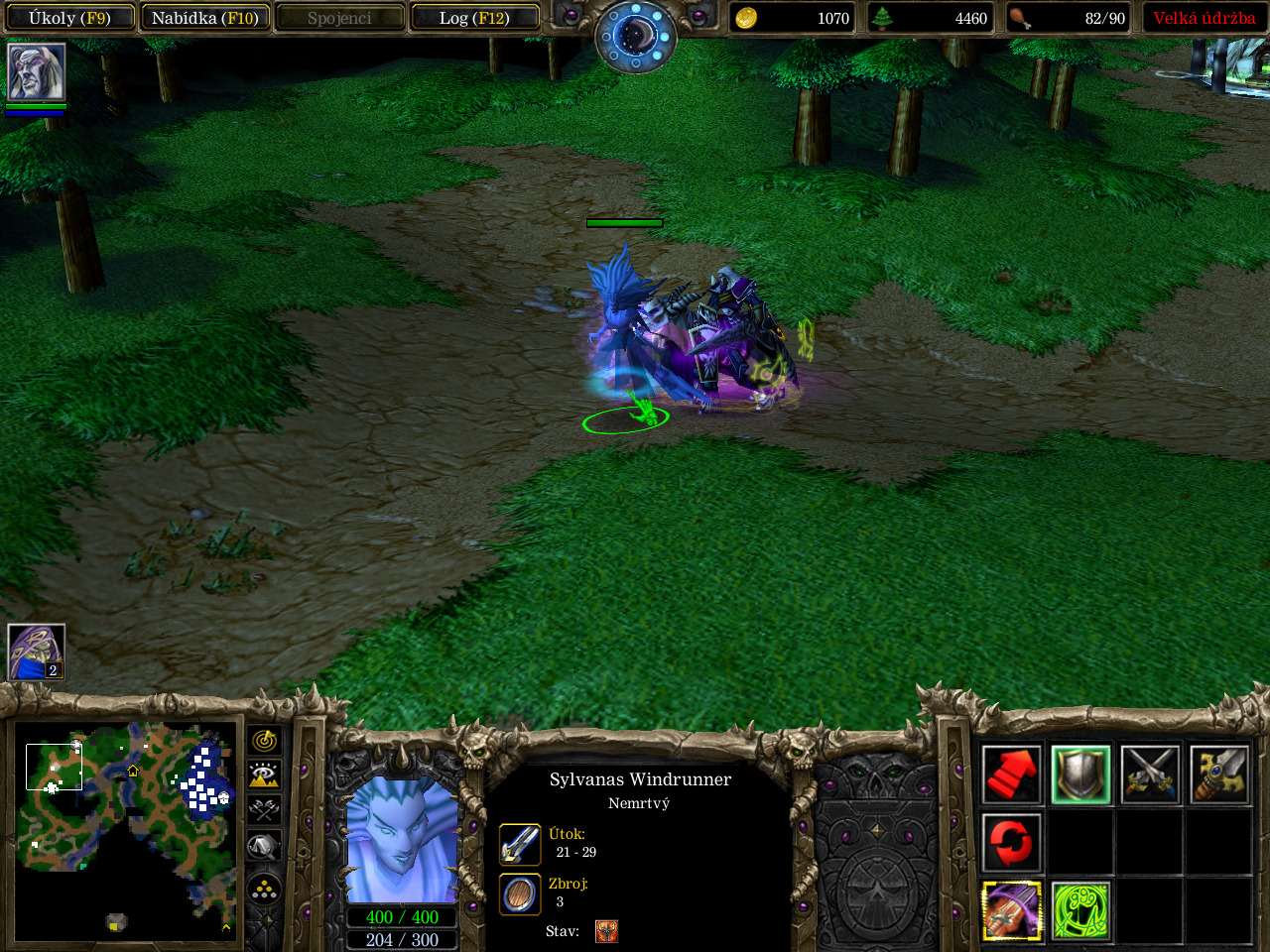The width and height of the screenshot is (1270, 952).
Task: Cast Anti-magic Shell with the green rune icon
Action: click(1080, 910)
